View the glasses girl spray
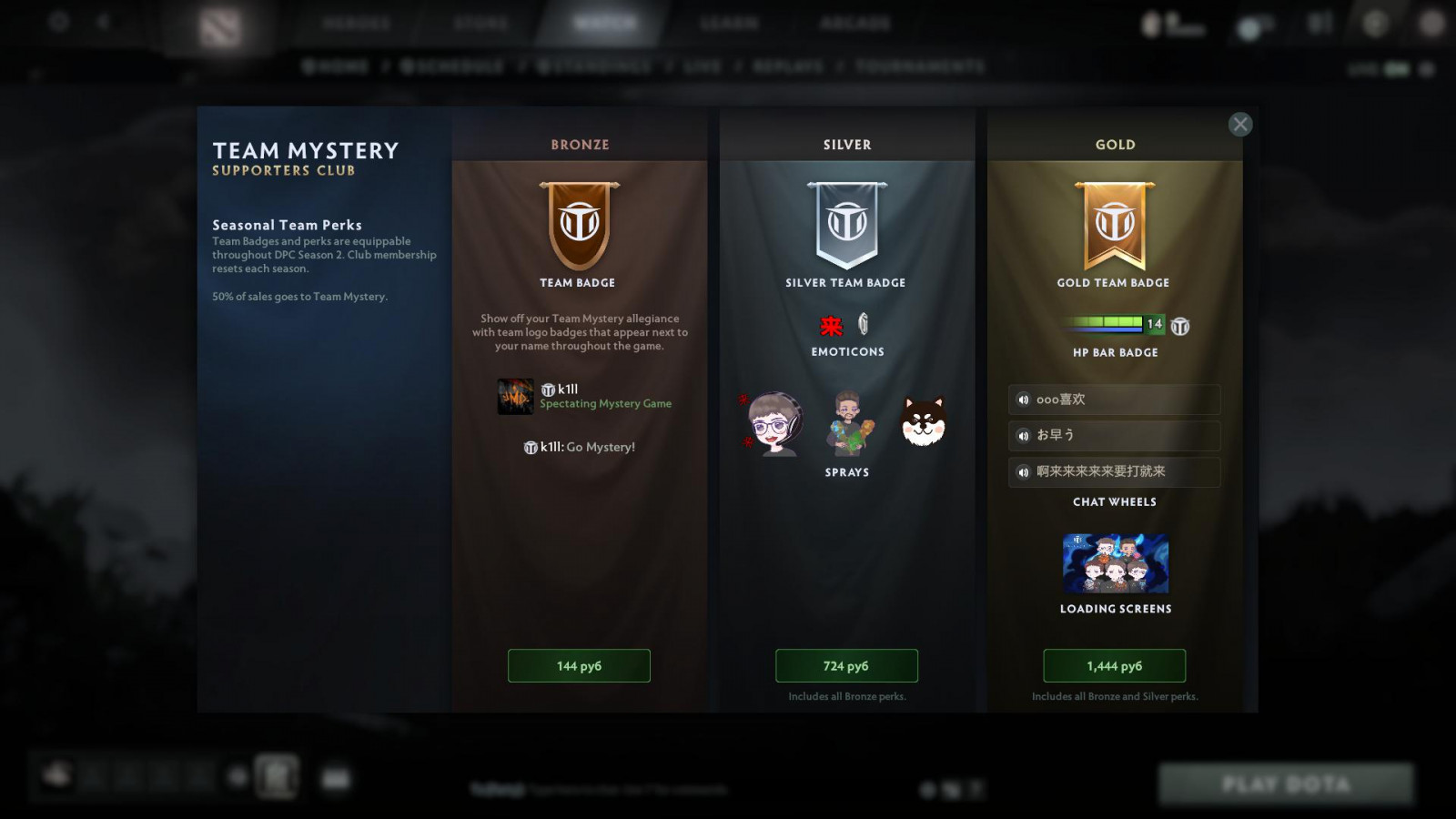The height and width of the screenshot is (819, 1456). 773,424
